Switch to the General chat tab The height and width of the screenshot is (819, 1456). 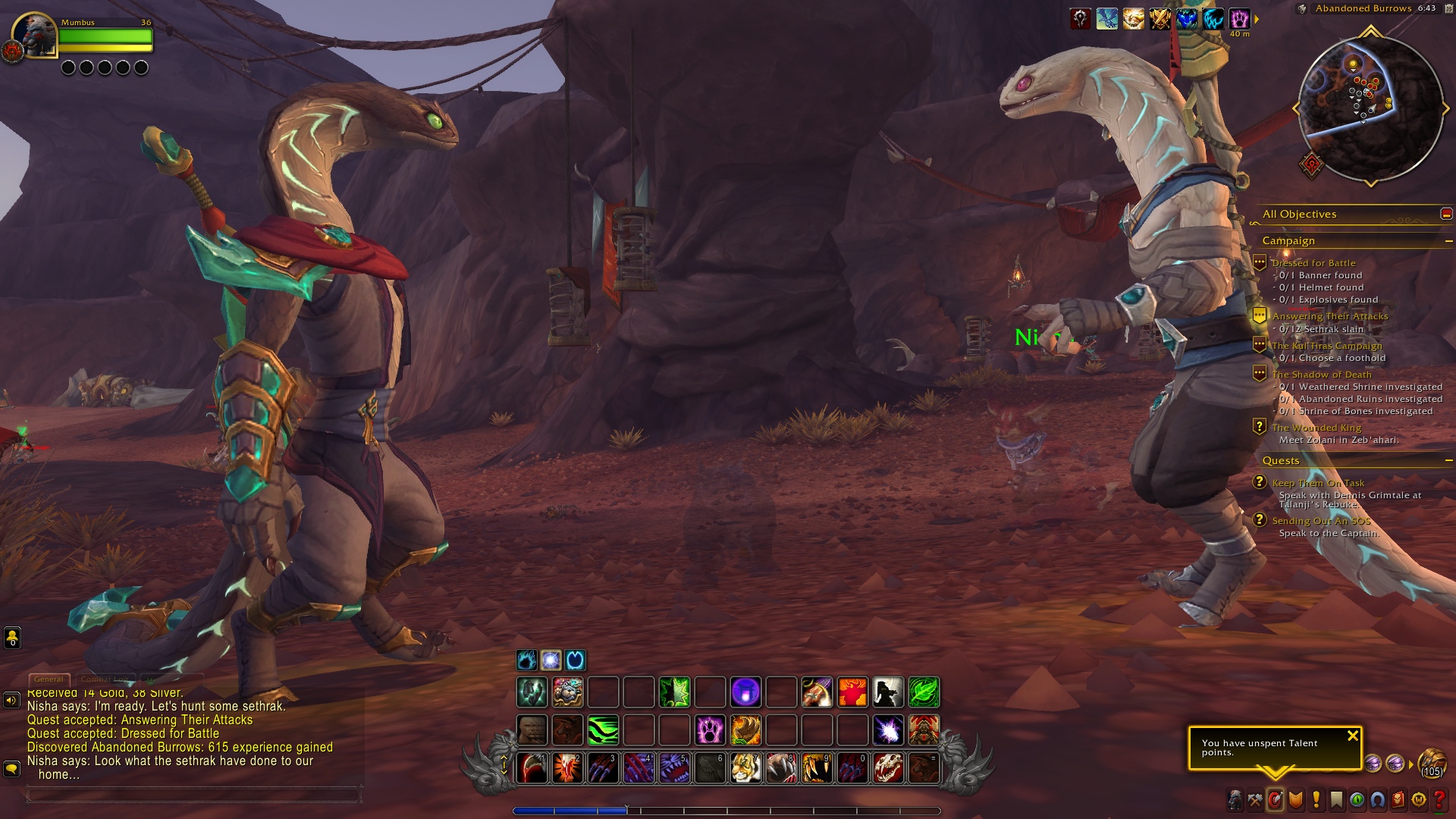pos(49,679)
